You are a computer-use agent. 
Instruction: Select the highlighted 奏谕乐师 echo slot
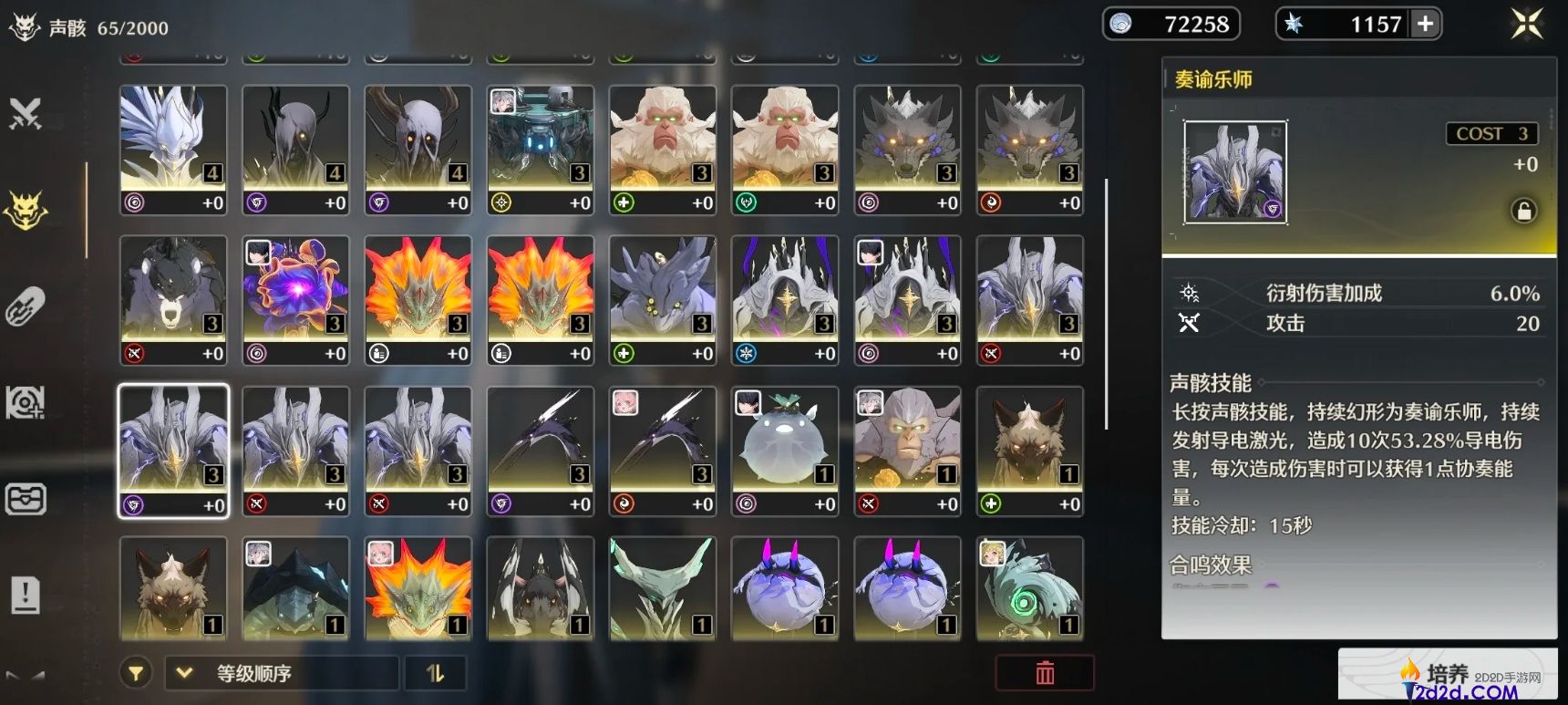click(x=173, y=451)
